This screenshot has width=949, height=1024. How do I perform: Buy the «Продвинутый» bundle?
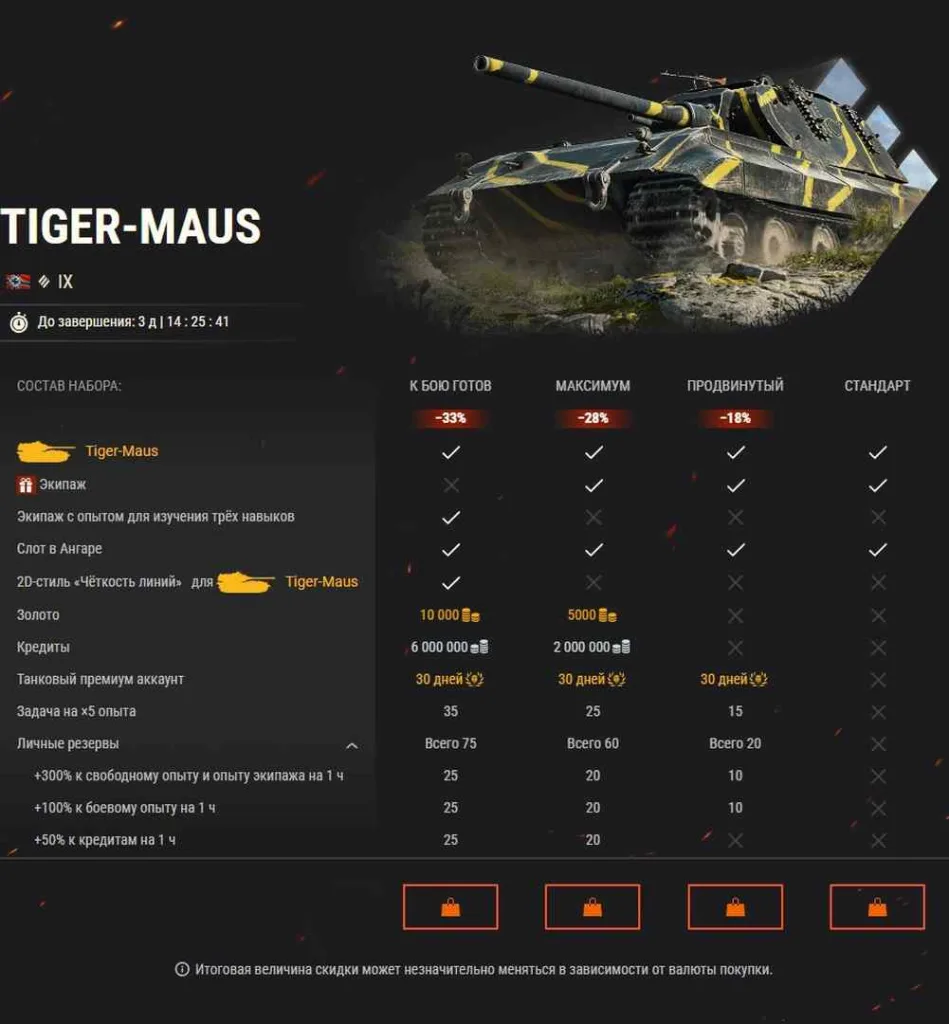click(735, 907)
